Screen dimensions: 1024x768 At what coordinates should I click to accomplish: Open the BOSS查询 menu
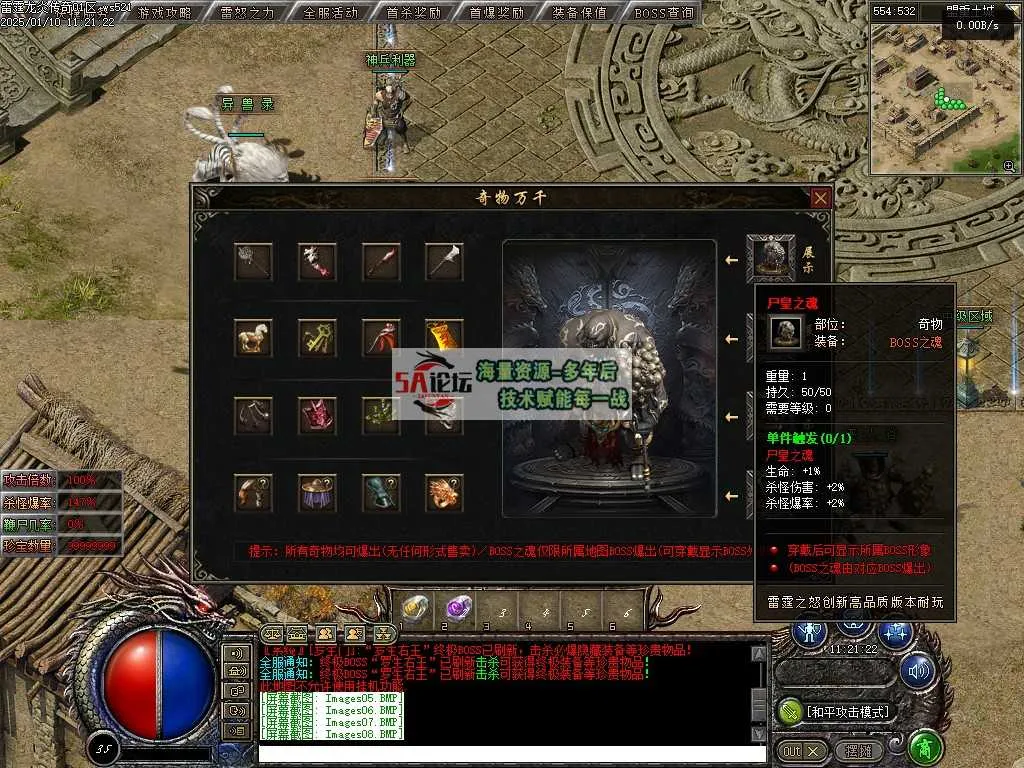pyautogui.click(x=663, y=13)
